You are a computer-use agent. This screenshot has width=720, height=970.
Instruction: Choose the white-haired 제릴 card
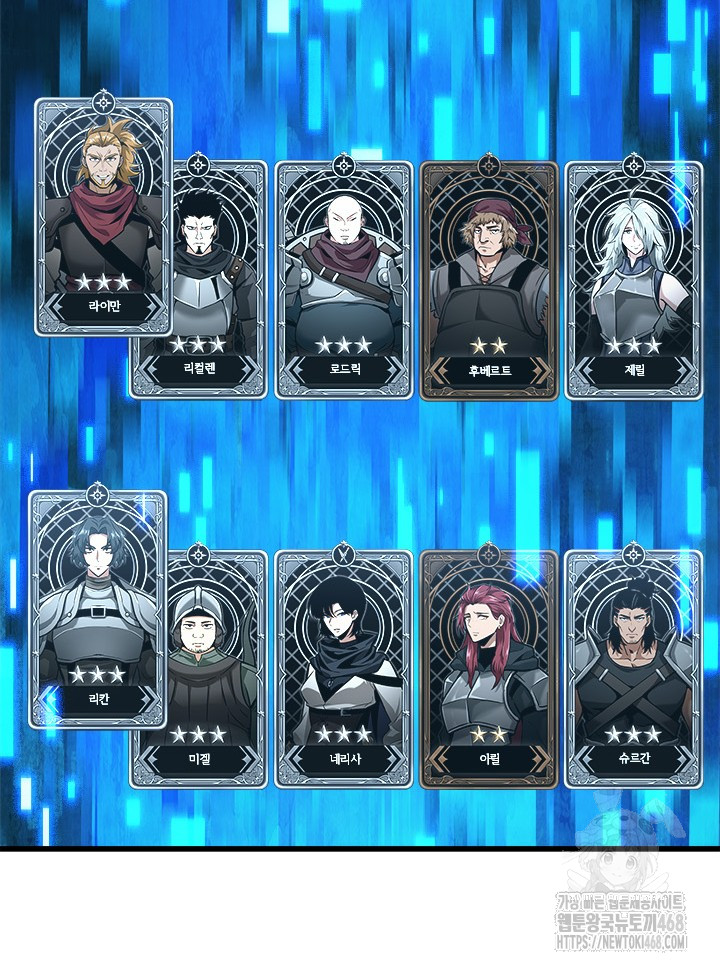point(632,280)
